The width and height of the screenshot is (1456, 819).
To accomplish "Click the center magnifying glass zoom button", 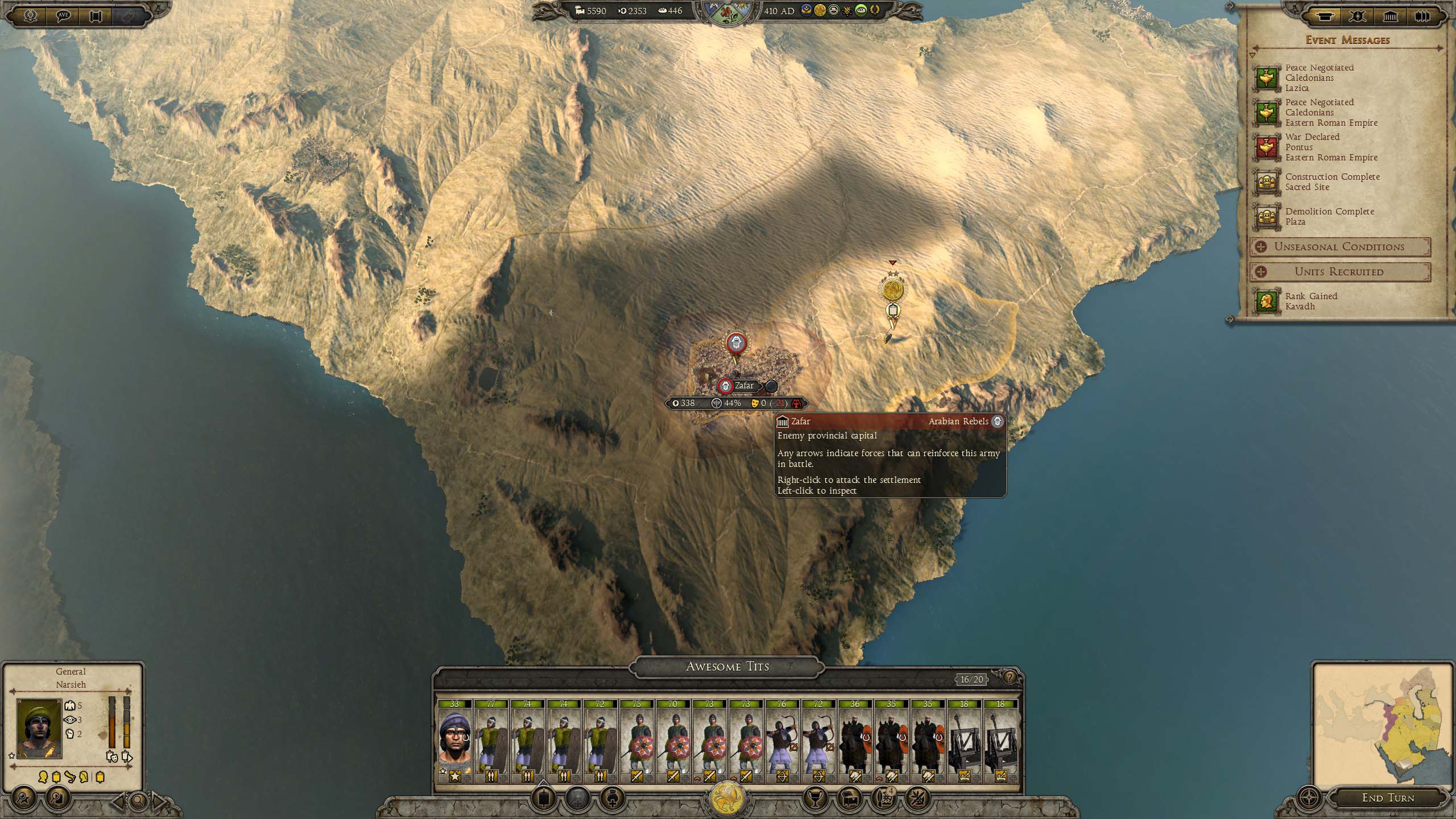I will (138, 801).
